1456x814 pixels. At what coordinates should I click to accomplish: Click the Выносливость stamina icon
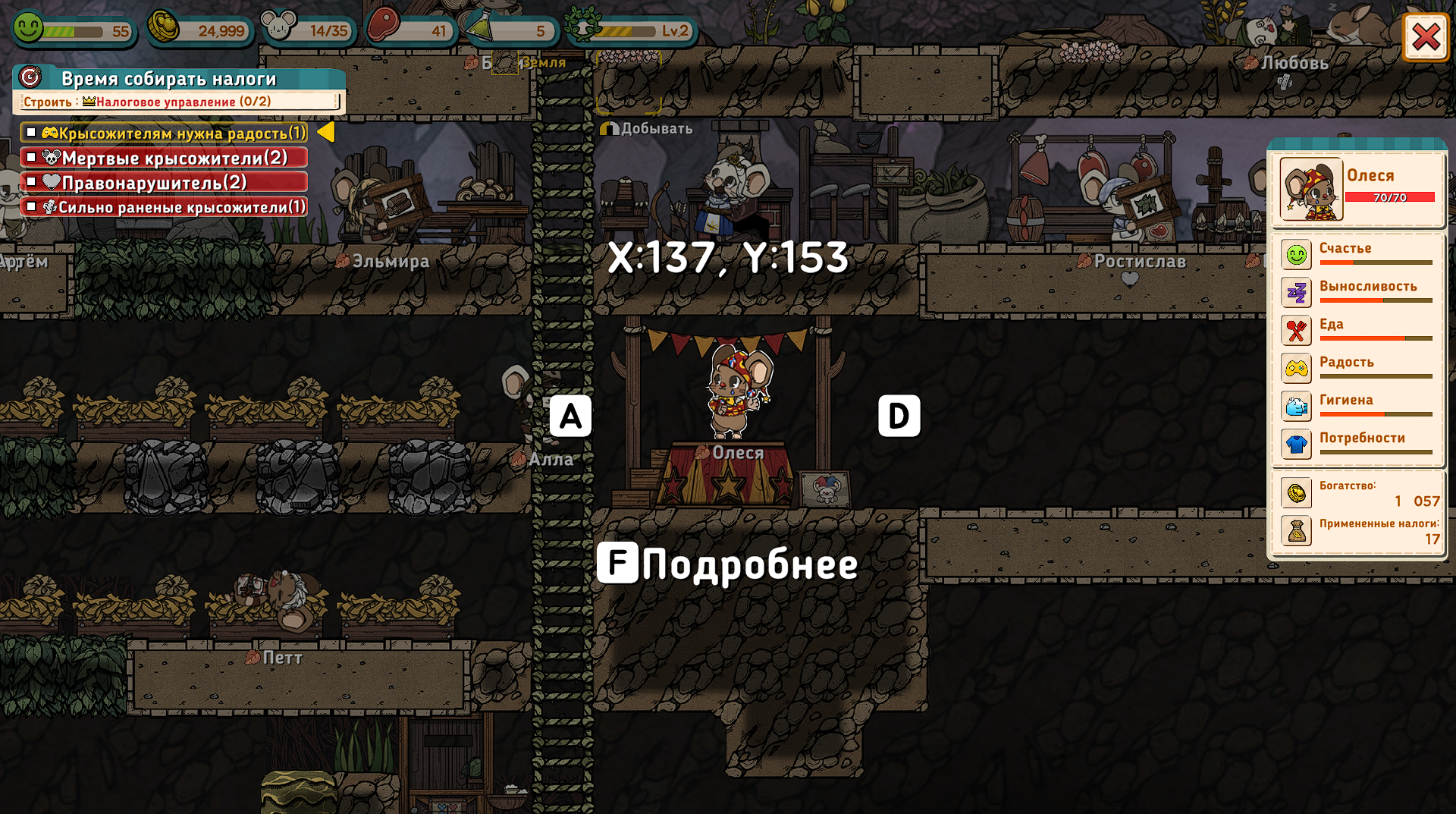(1296, 293)
